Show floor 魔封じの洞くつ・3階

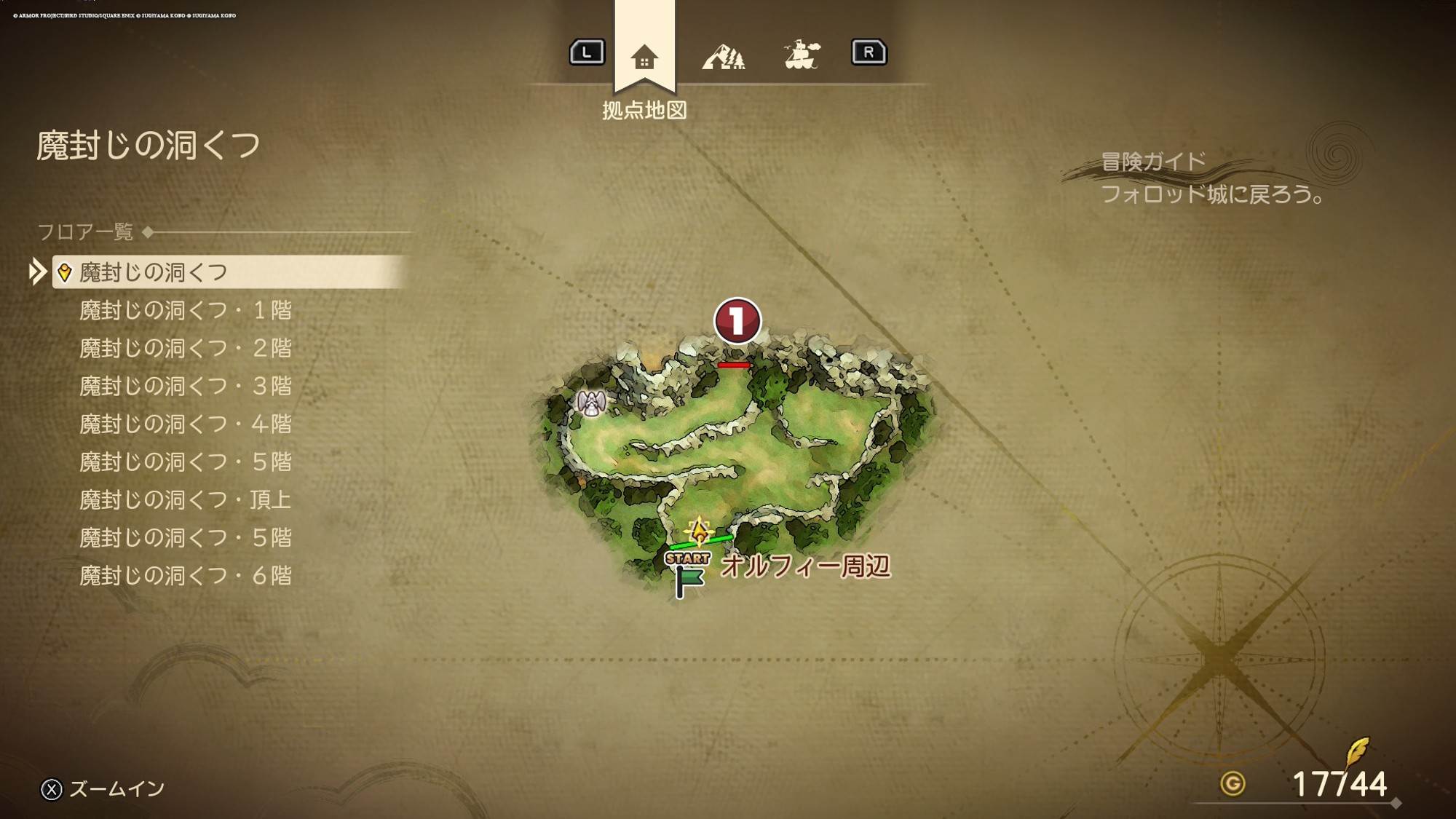pyautogui.click(x=185, y=387)
